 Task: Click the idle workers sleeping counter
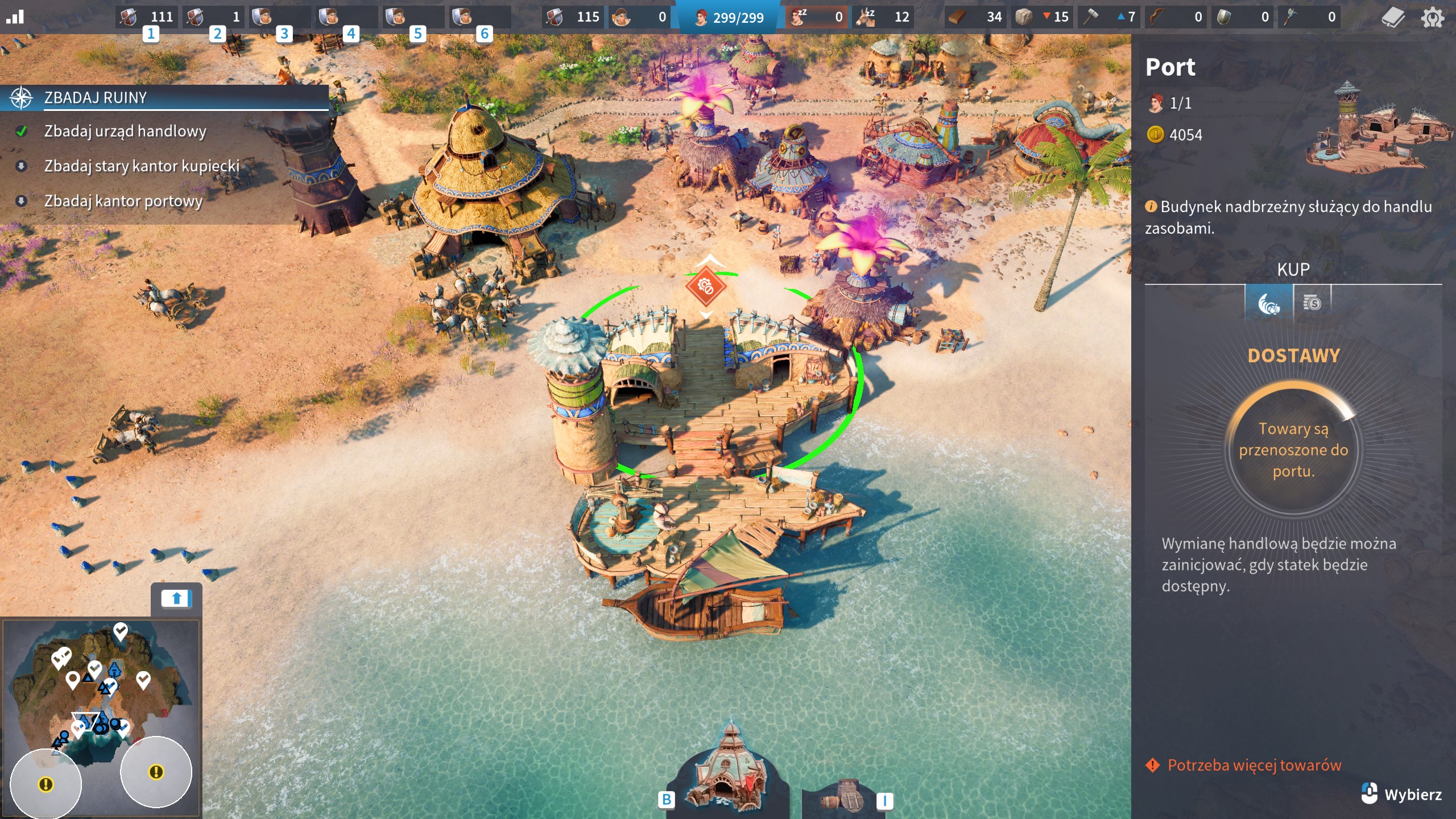[817, 17]
